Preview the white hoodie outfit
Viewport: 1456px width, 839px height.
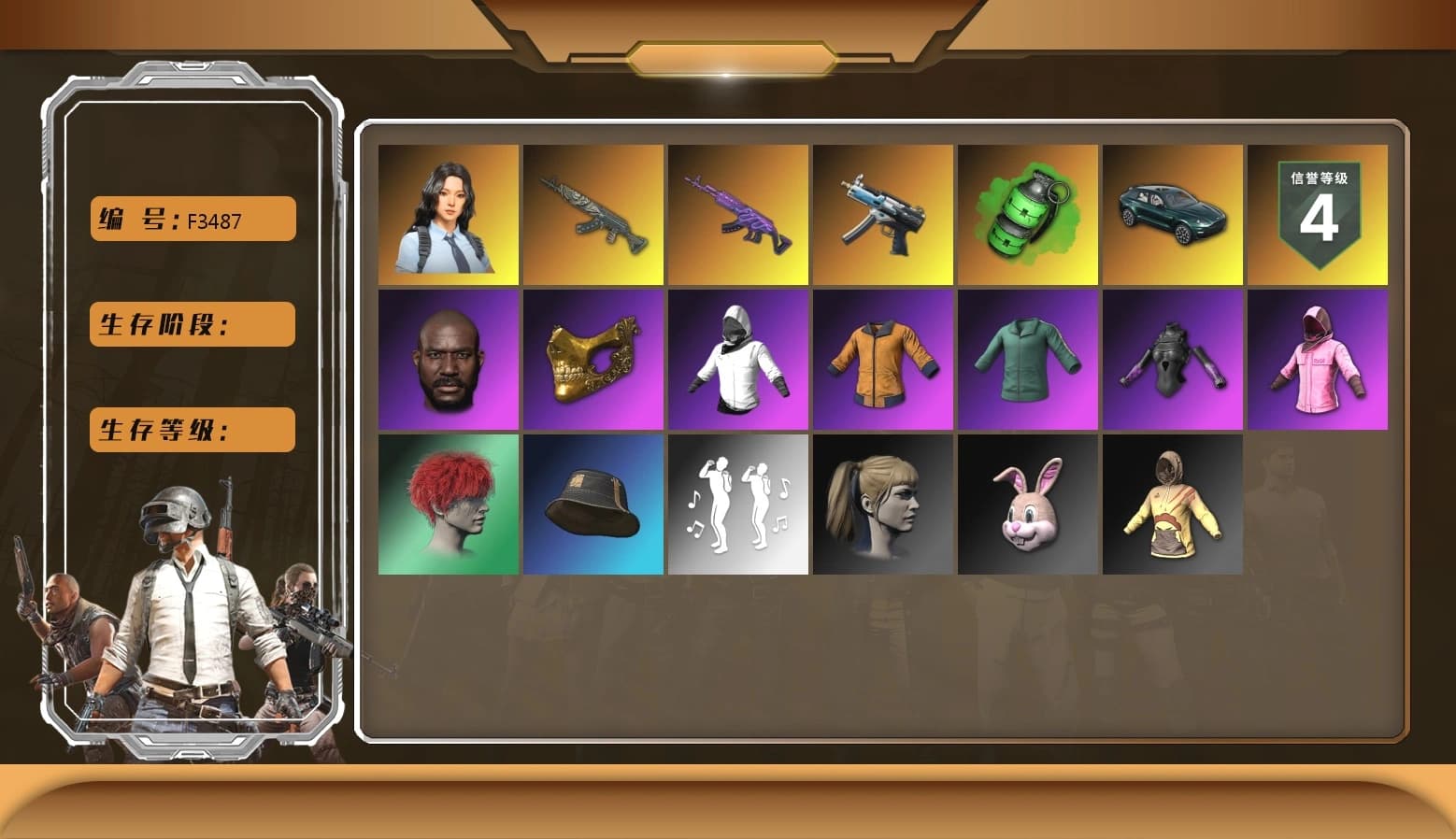737,359
